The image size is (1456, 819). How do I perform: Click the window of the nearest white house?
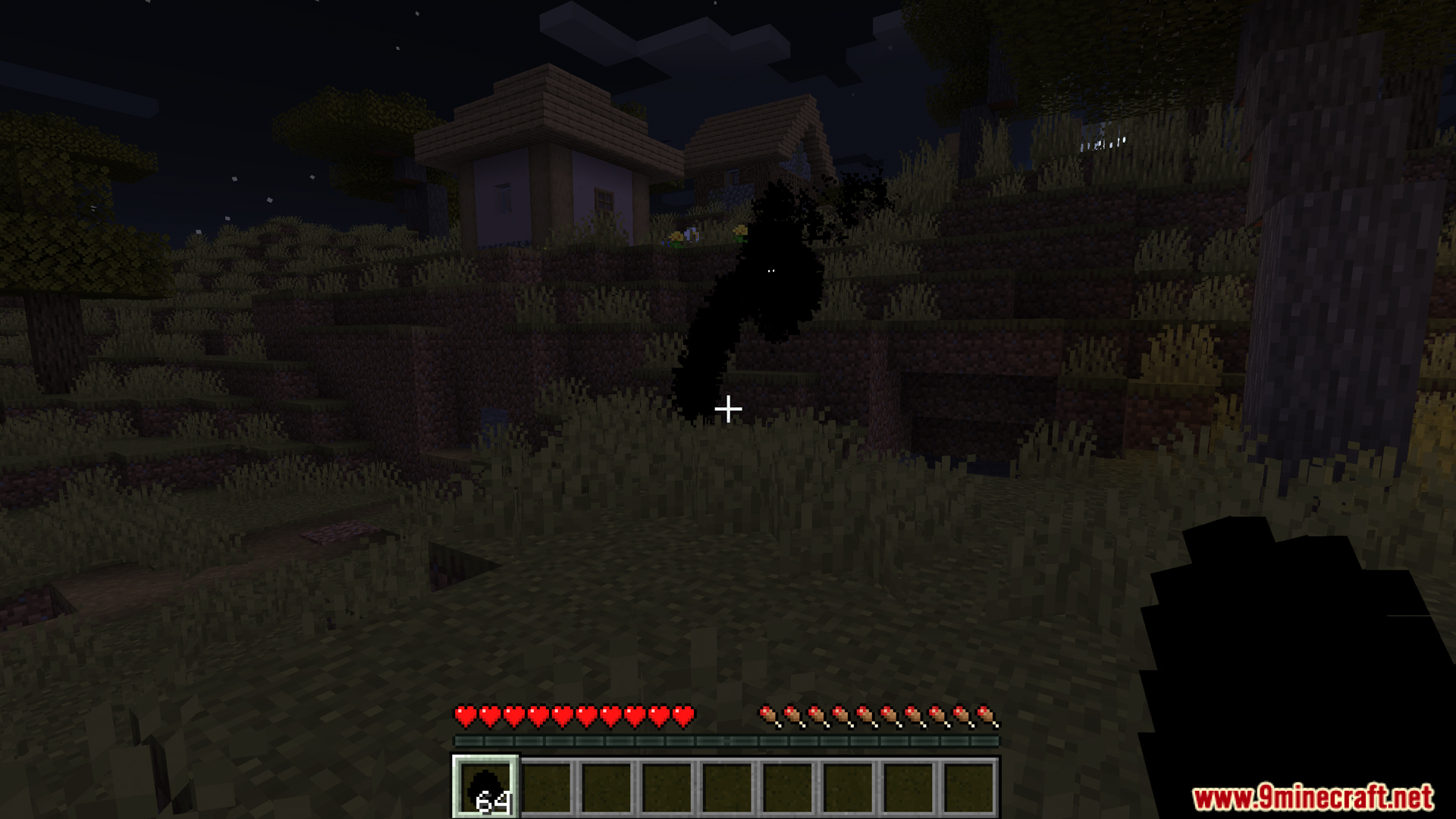(504, 197)
